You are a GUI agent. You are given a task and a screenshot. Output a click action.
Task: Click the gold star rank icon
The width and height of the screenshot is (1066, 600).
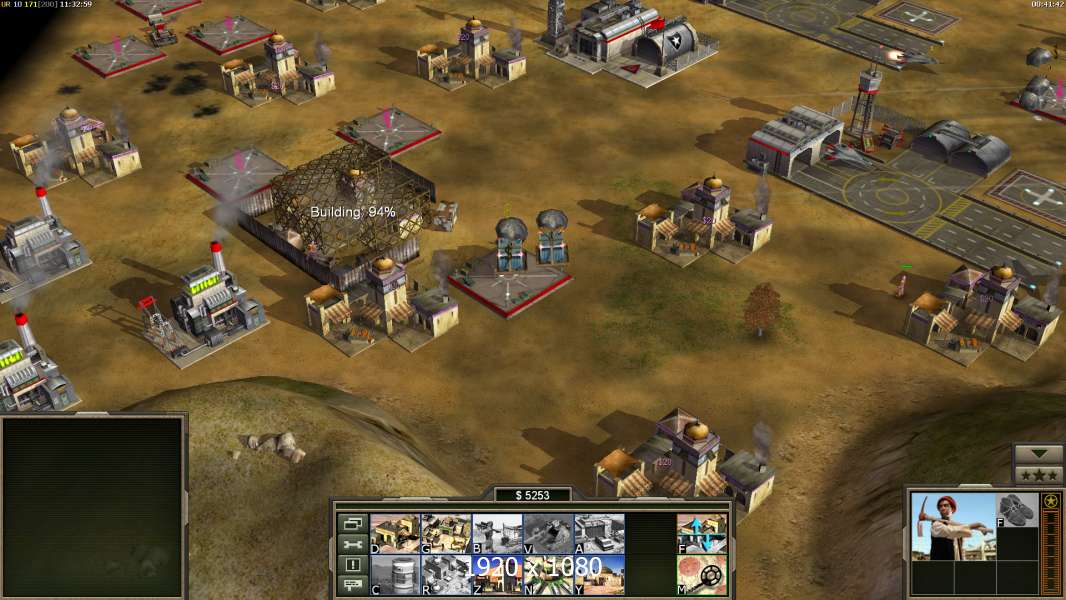[x=1051, y=501]
